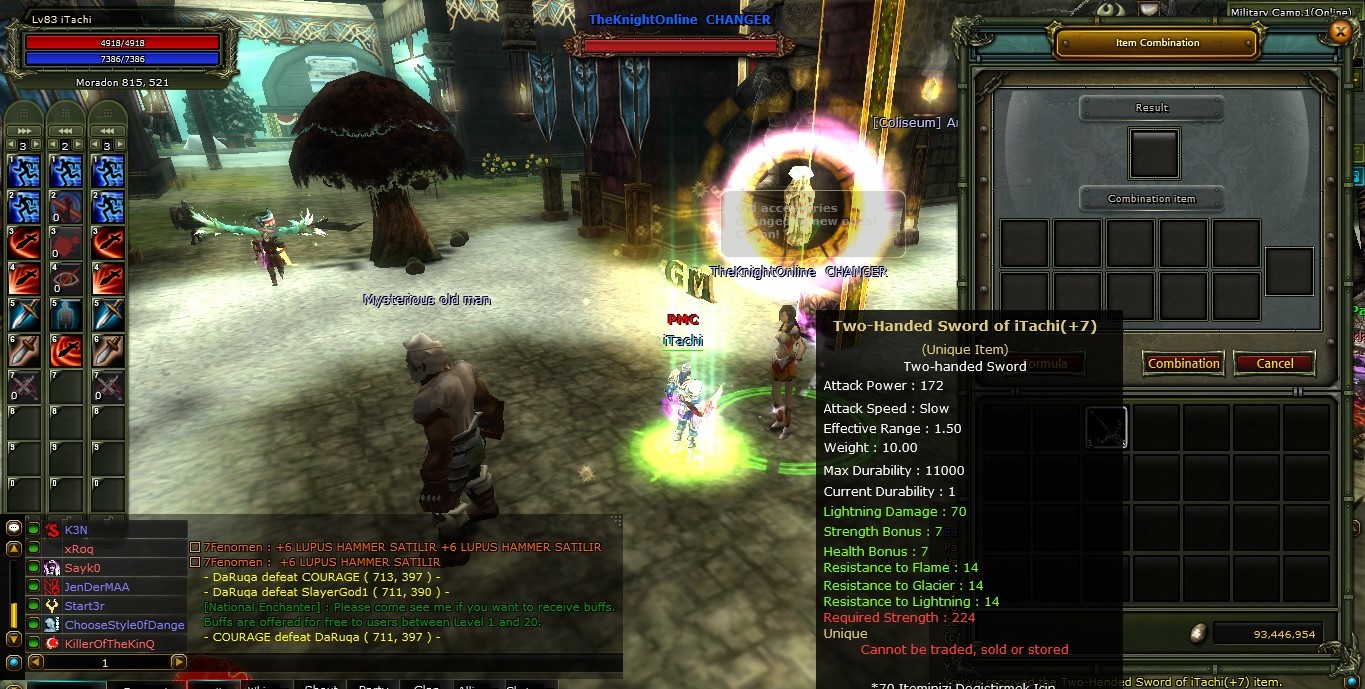The height and width of the screenshot is (689, 1365).
Task: Activate the blue body silhouette skill
Action: pos(66,316)
